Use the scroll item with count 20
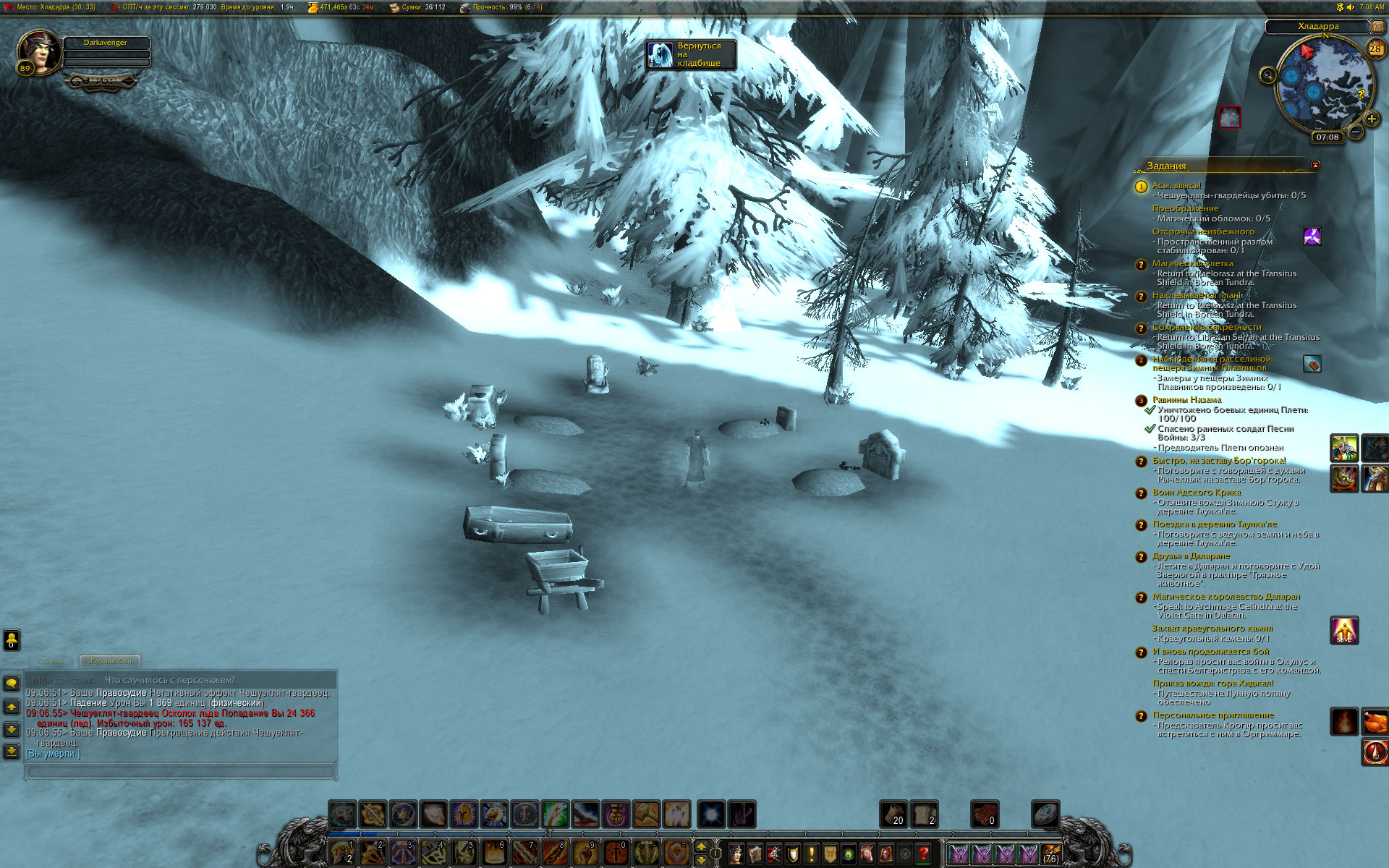The image size is (1389, 868). pos(893,814)
